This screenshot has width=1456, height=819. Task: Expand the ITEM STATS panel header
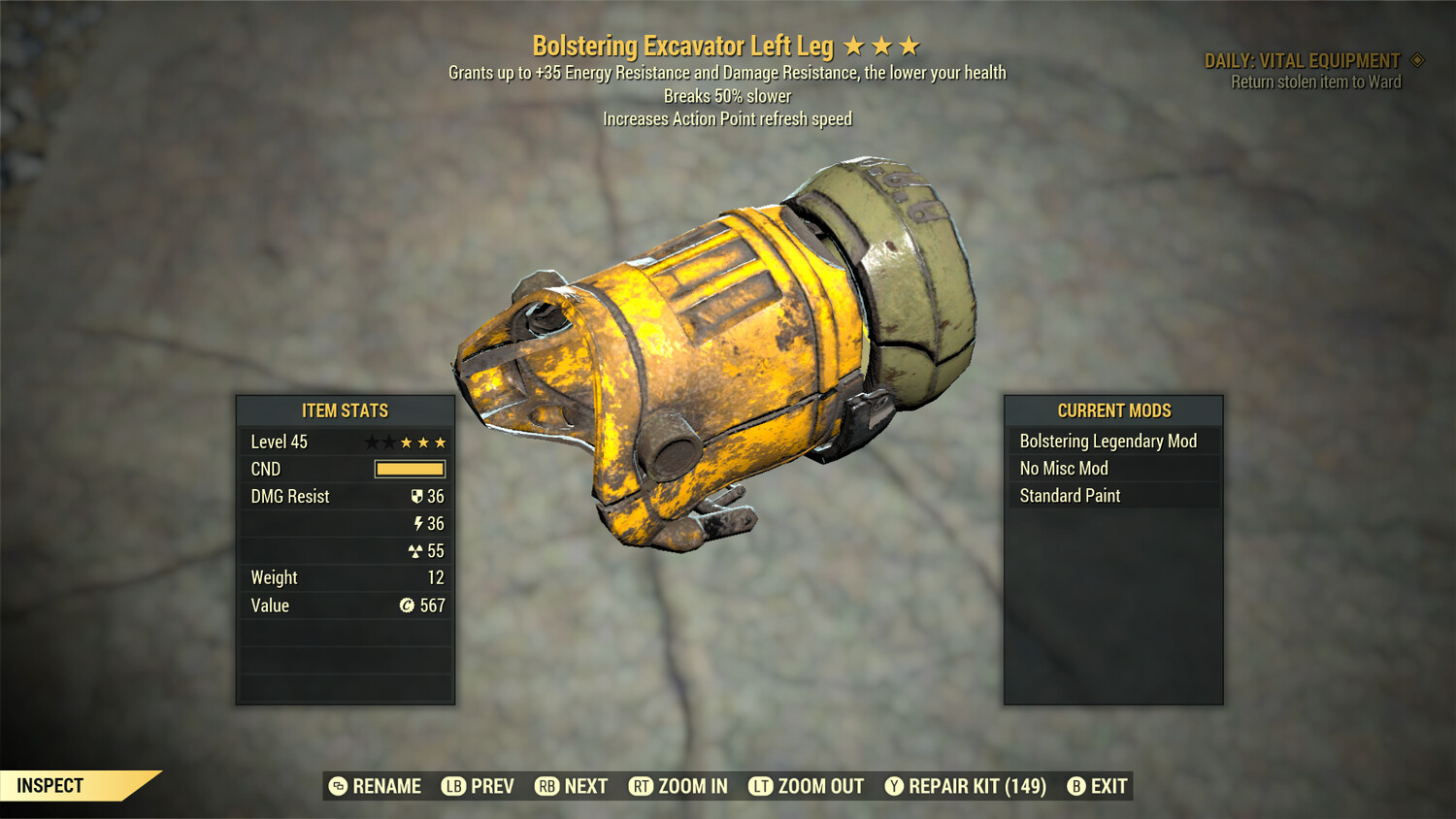pos(345,410)
